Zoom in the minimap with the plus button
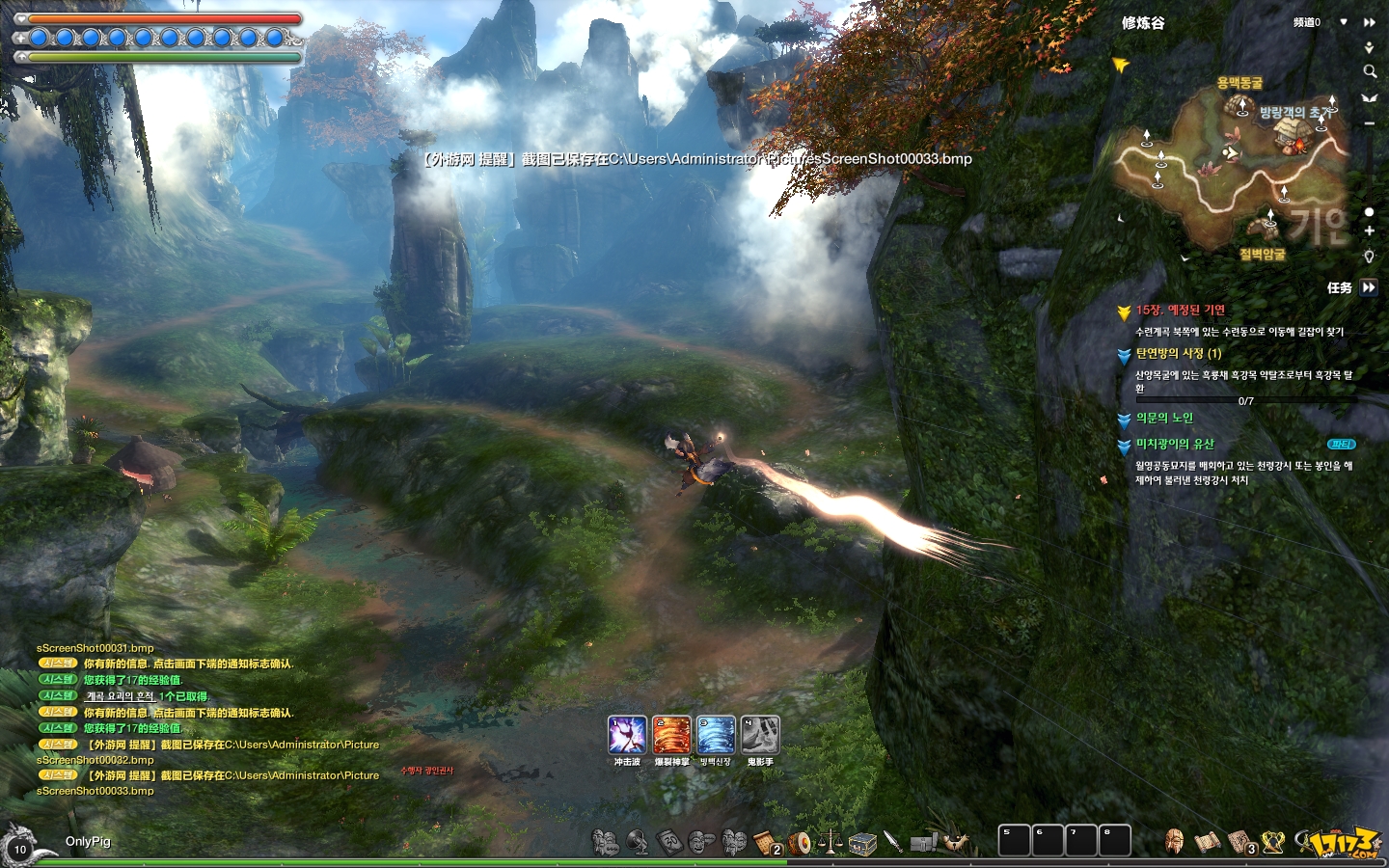Screen dimensions: 1389x868 pyautogui.click(x=1369, y=231)
